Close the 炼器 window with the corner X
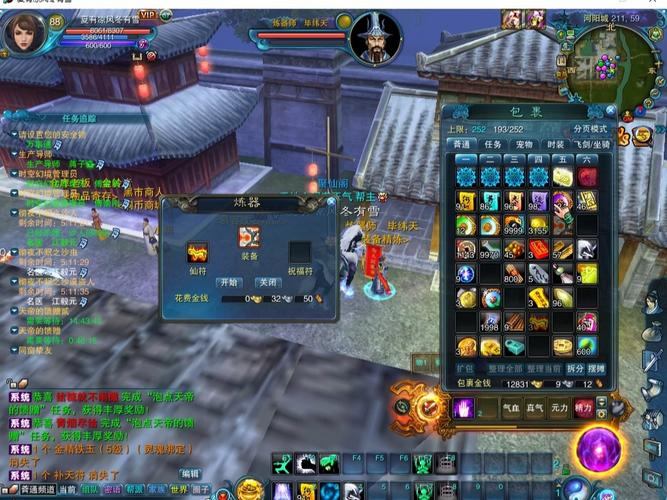 [331, 201]
